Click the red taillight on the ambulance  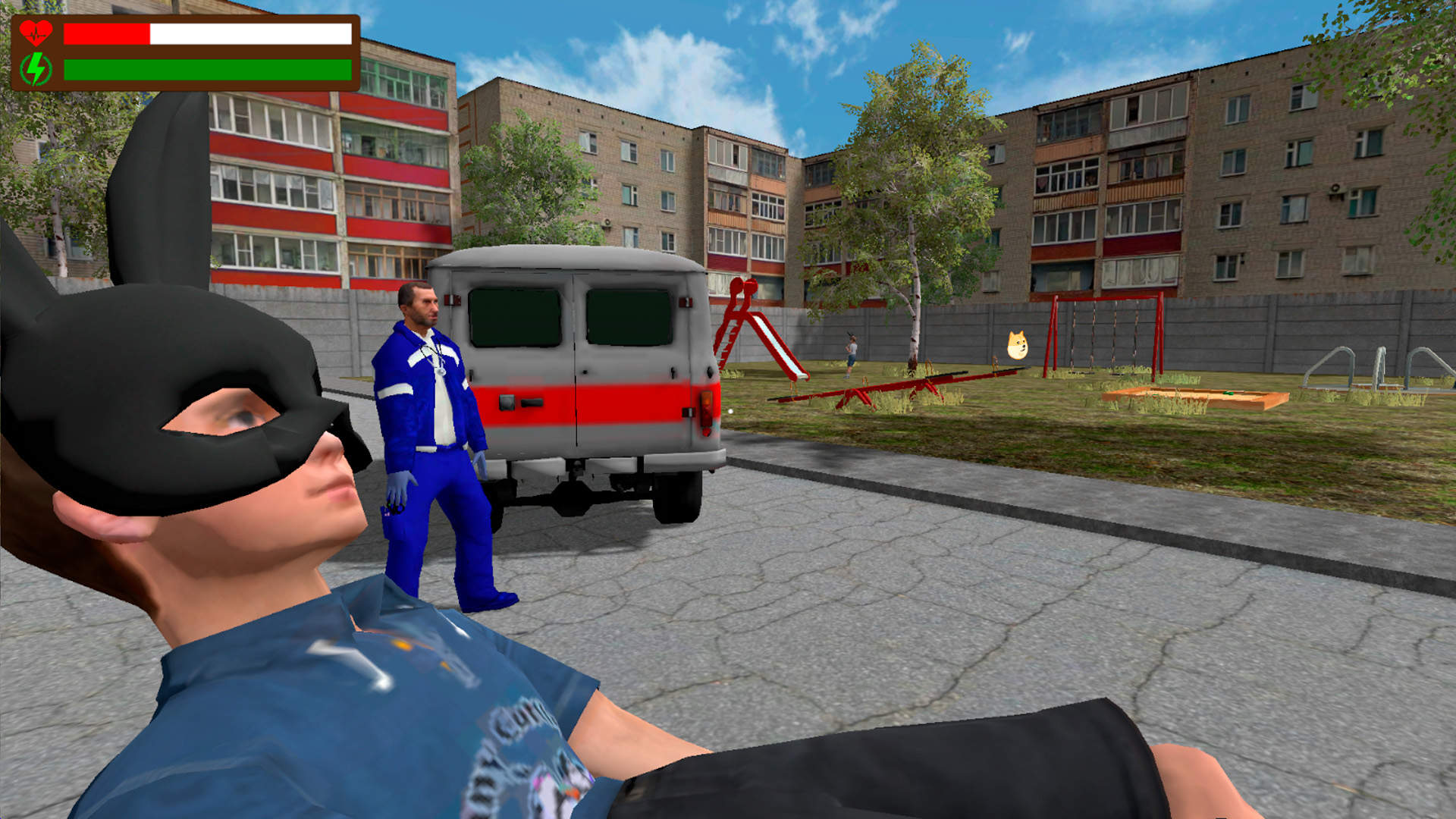tap(706, 408)
